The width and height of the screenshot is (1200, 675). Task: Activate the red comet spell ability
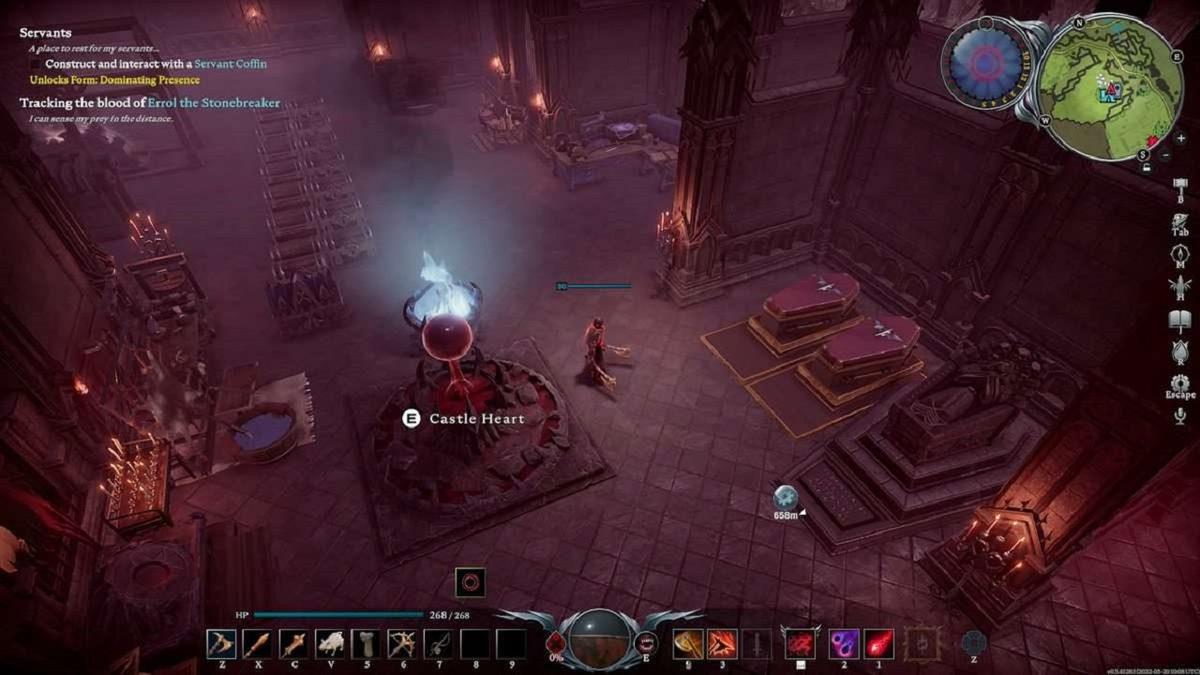878,643
